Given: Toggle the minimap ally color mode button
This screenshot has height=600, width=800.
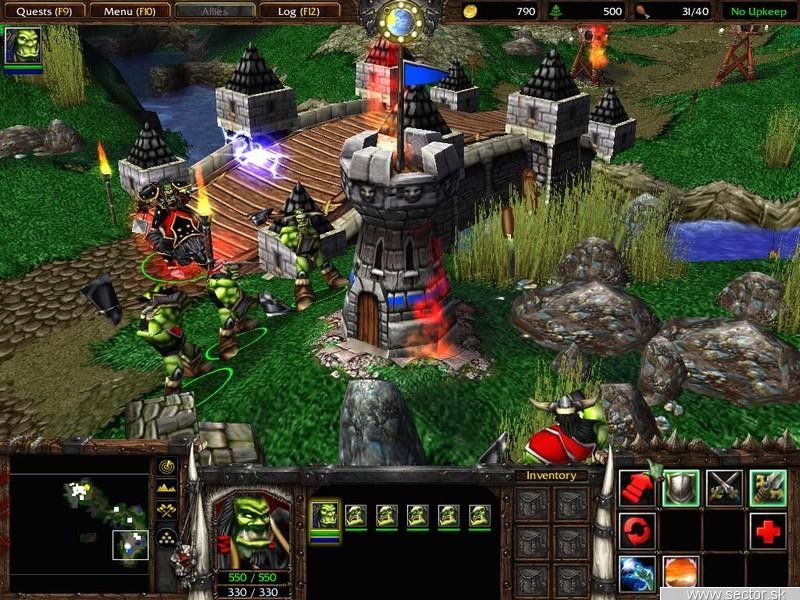Looking at the screenshot, I should pos(167,510).
